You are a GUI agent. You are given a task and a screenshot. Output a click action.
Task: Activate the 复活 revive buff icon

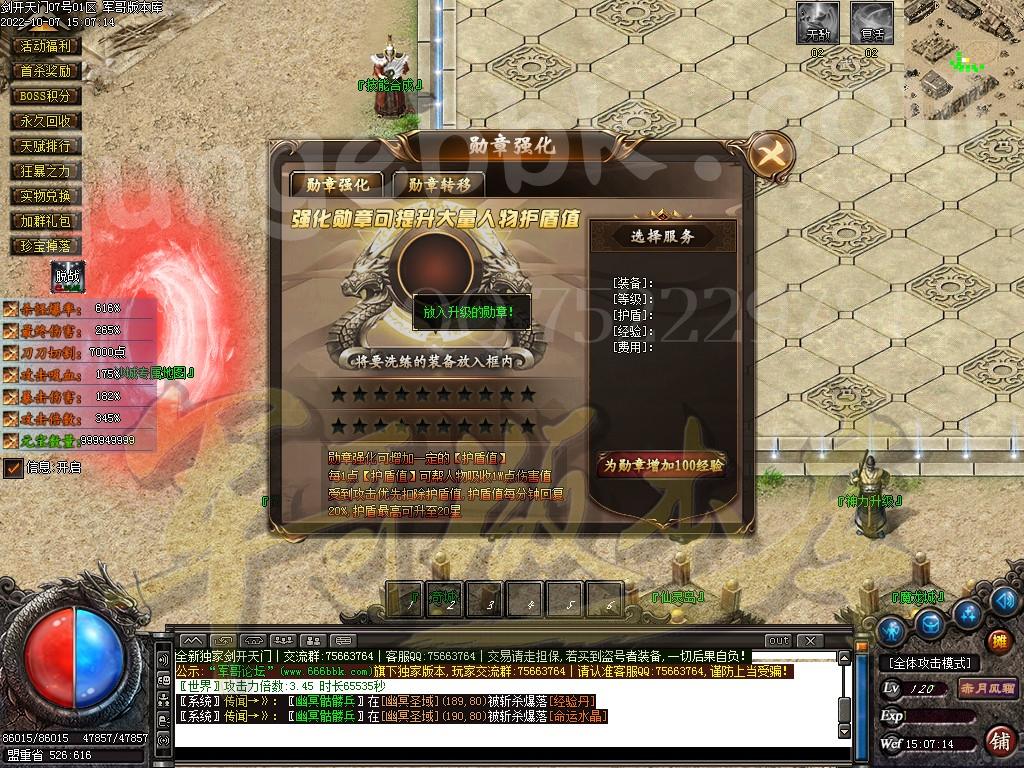coord(871,23)
